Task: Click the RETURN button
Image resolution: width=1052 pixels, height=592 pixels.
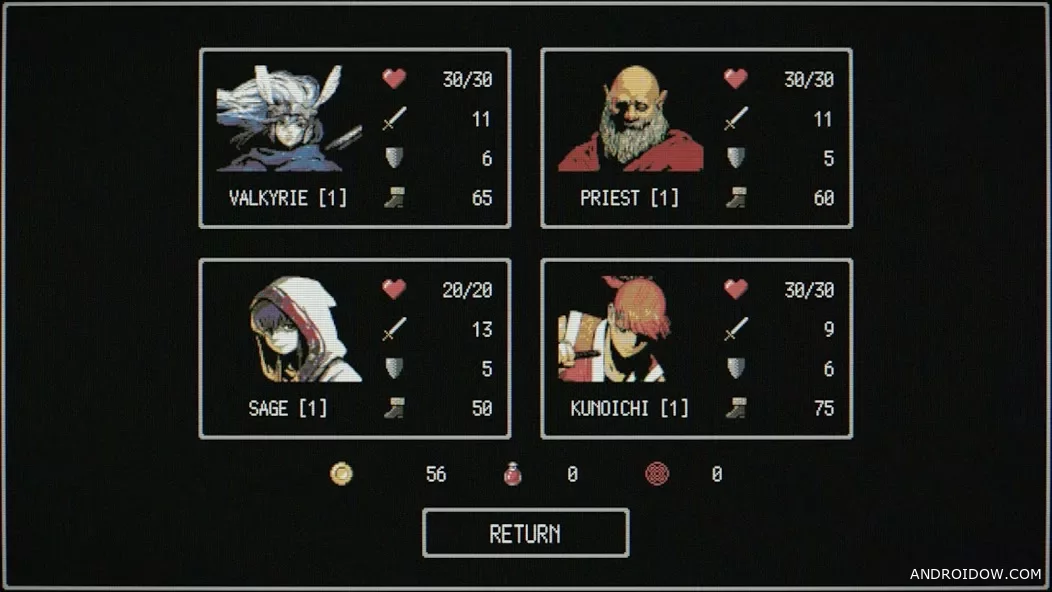Action: pos(525,533)
